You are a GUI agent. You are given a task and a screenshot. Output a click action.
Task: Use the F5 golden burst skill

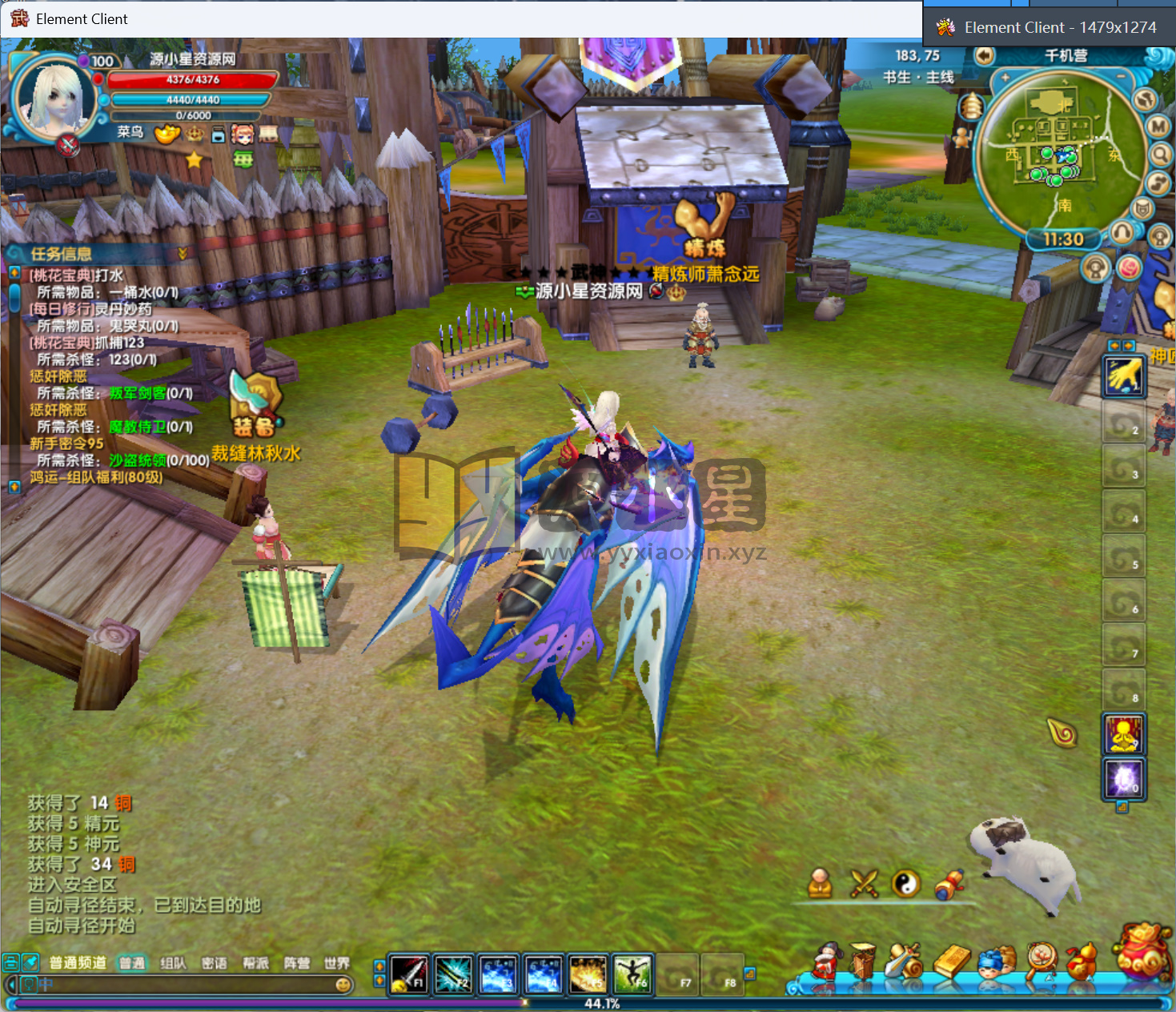[588, 974]
